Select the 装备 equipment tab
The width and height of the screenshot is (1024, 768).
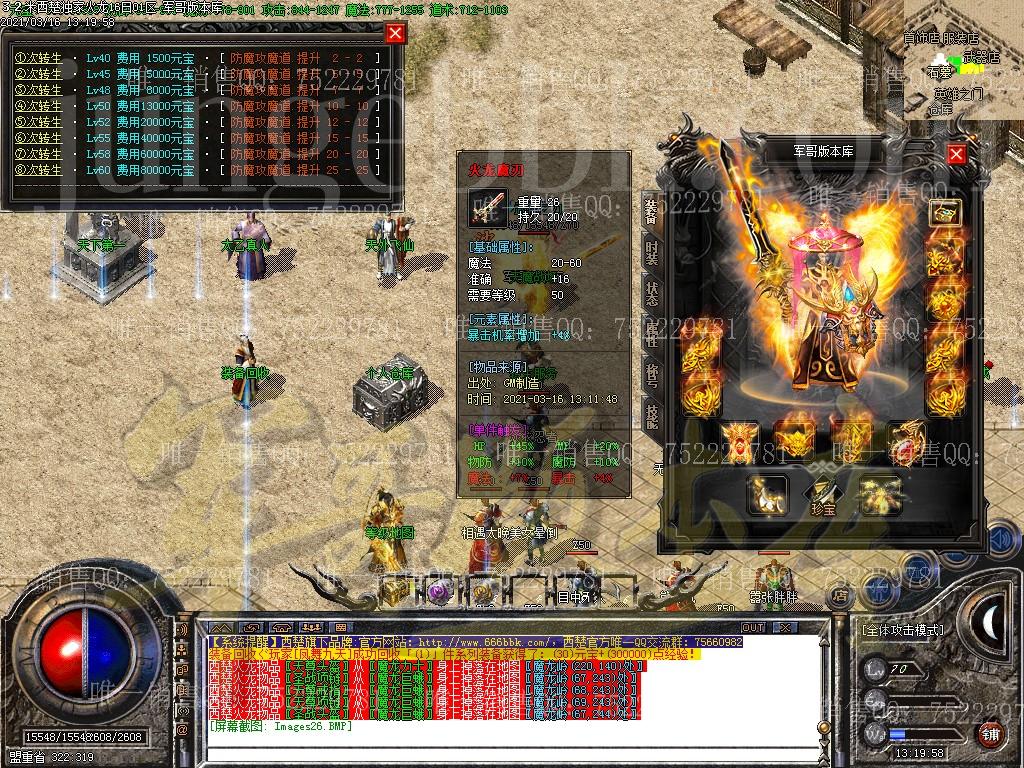click(x=651, y=211)
